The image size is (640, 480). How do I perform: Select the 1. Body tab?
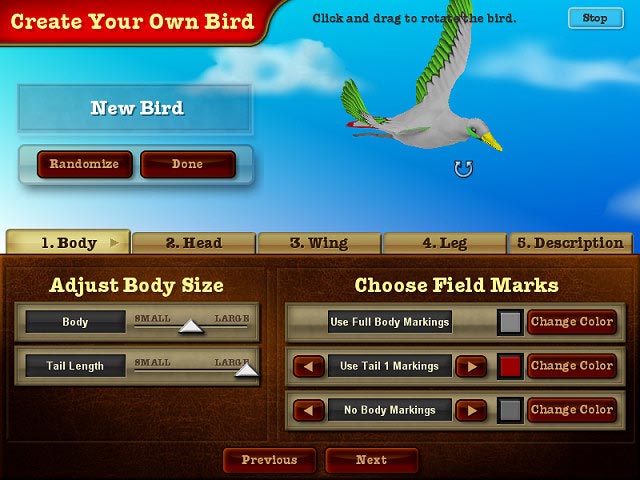69,243
